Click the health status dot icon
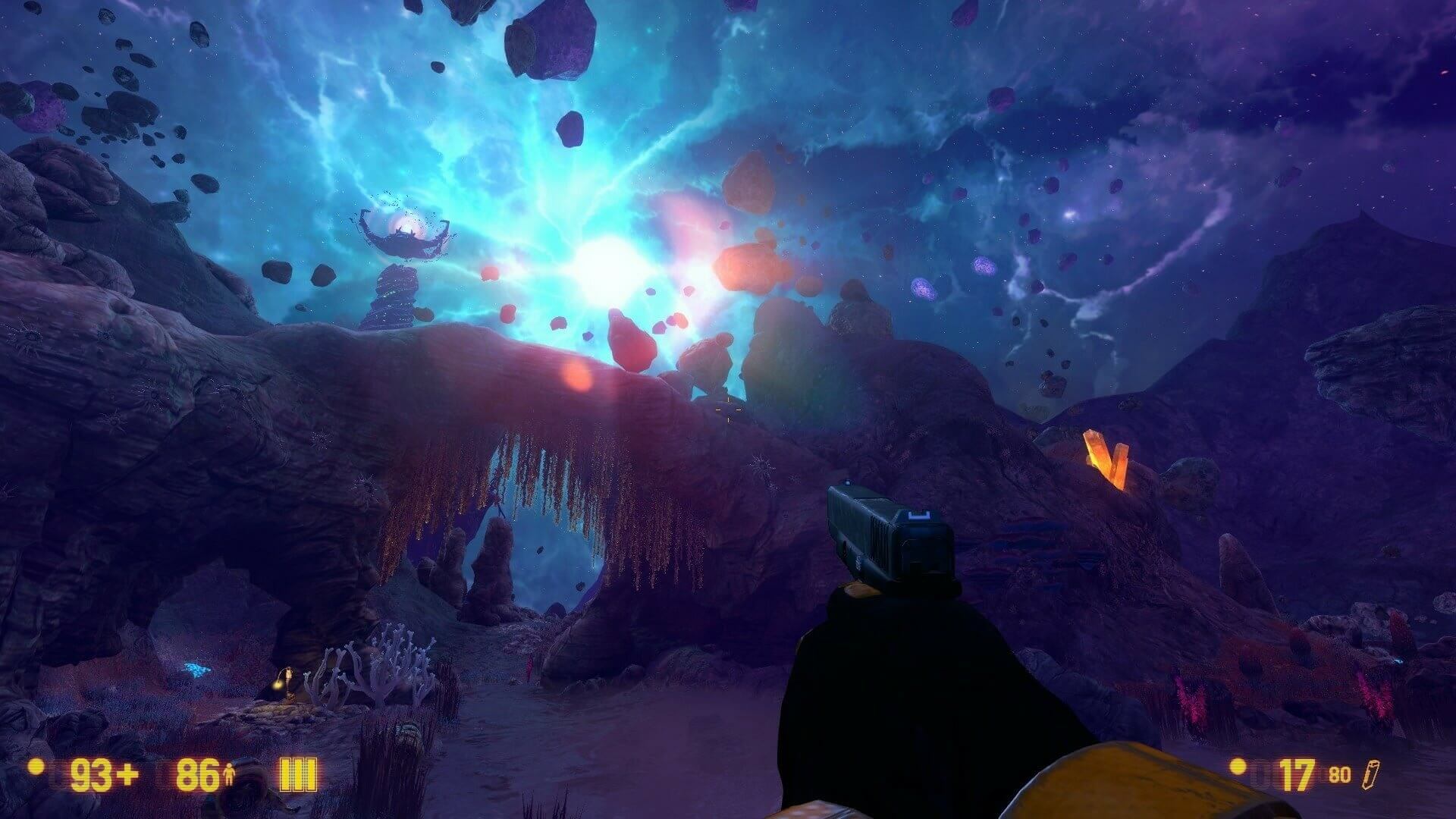 point(36,768)
